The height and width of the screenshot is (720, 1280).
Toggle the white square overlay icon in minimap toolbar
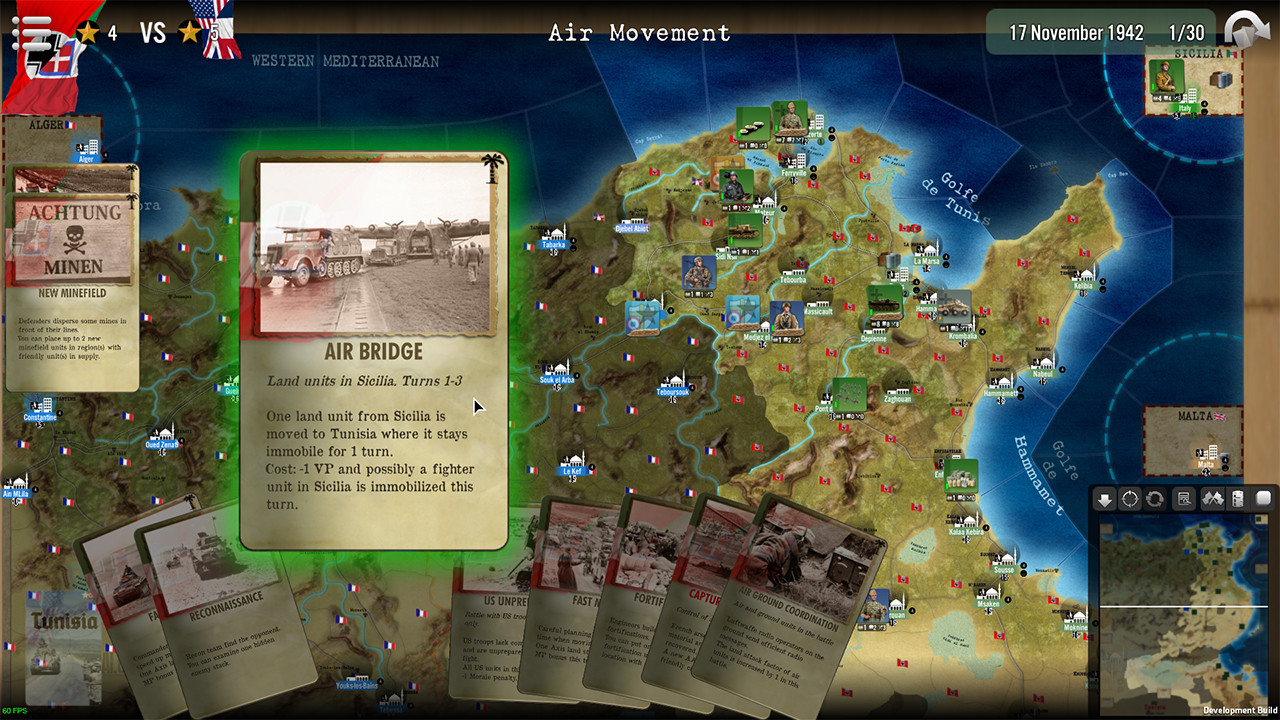pyautogui.click(x=1263, y=498)
